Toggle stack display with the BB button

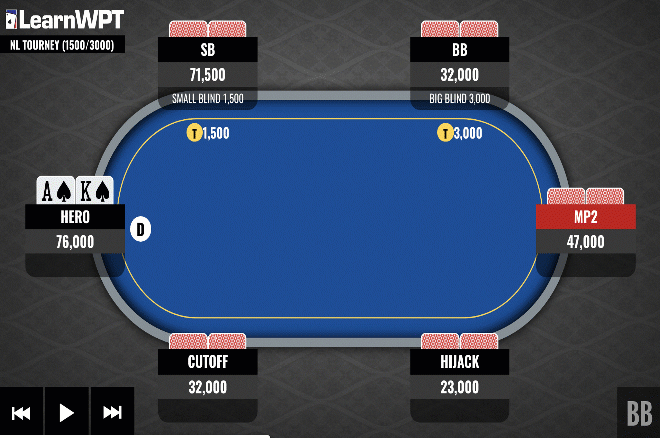[638, 412]
